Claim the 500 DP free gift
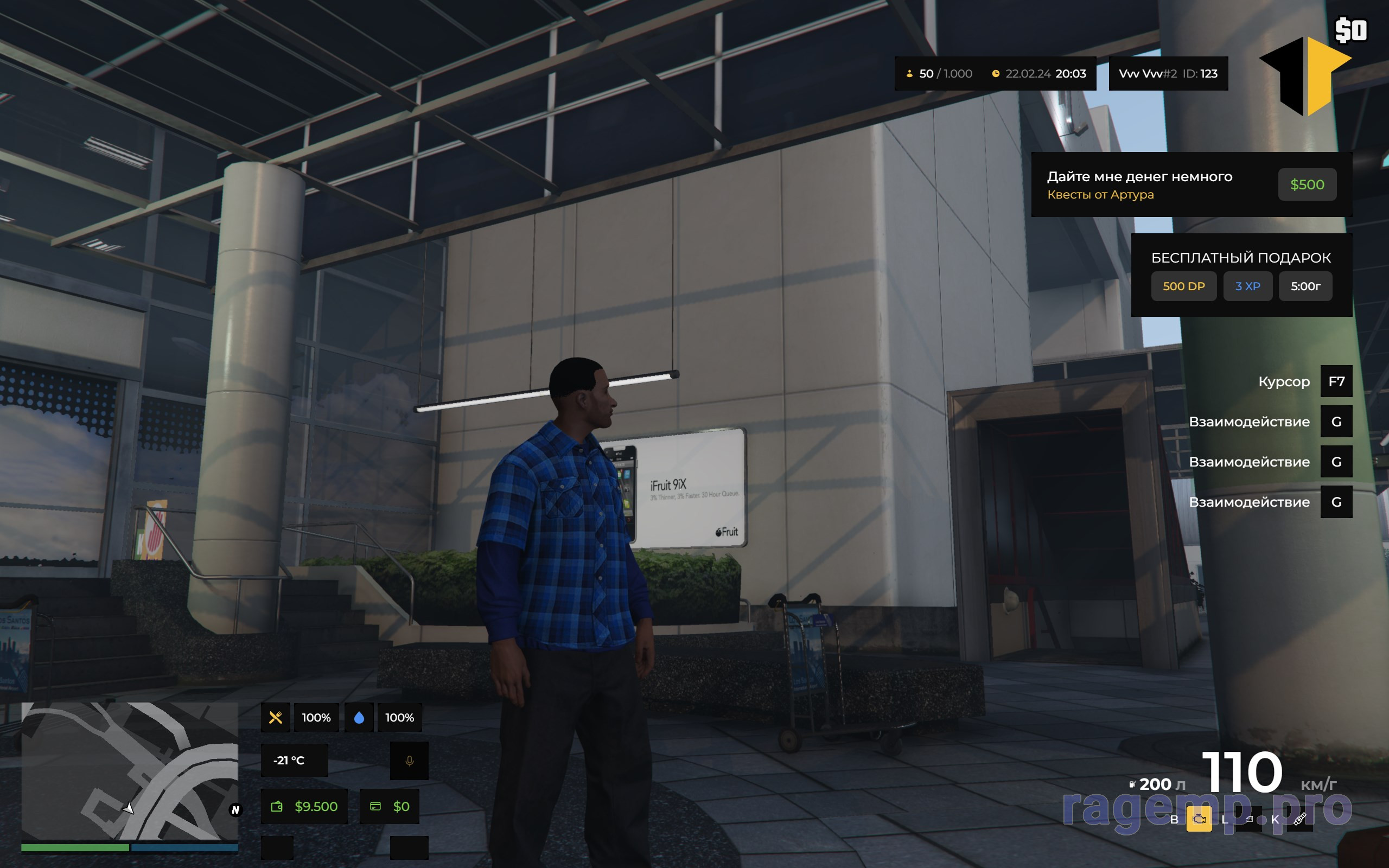 (x=1183, y=286)
